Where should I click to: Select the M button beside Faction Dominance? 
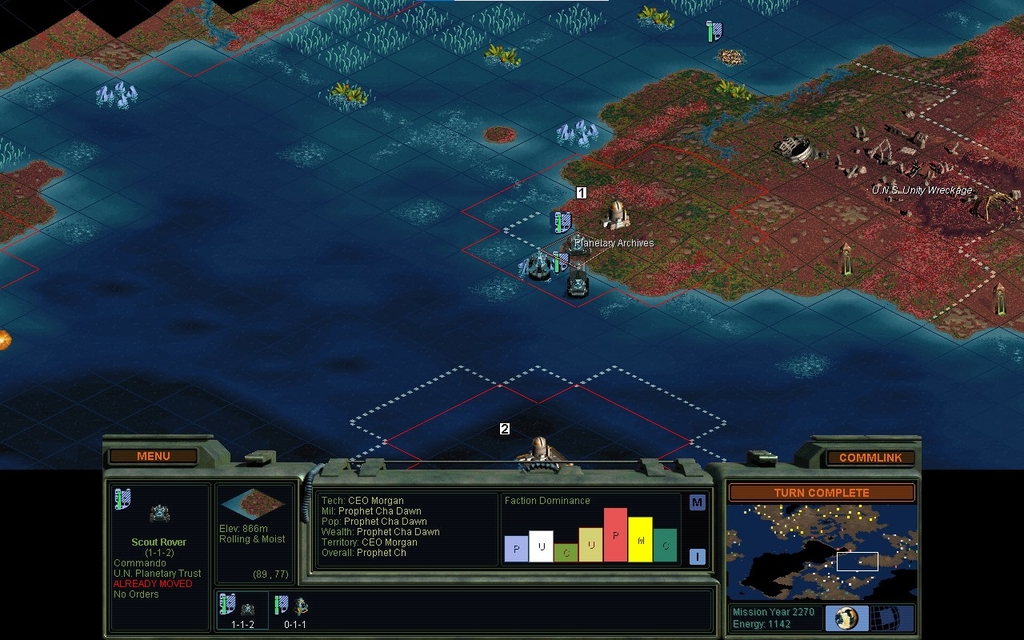[697, 502]
